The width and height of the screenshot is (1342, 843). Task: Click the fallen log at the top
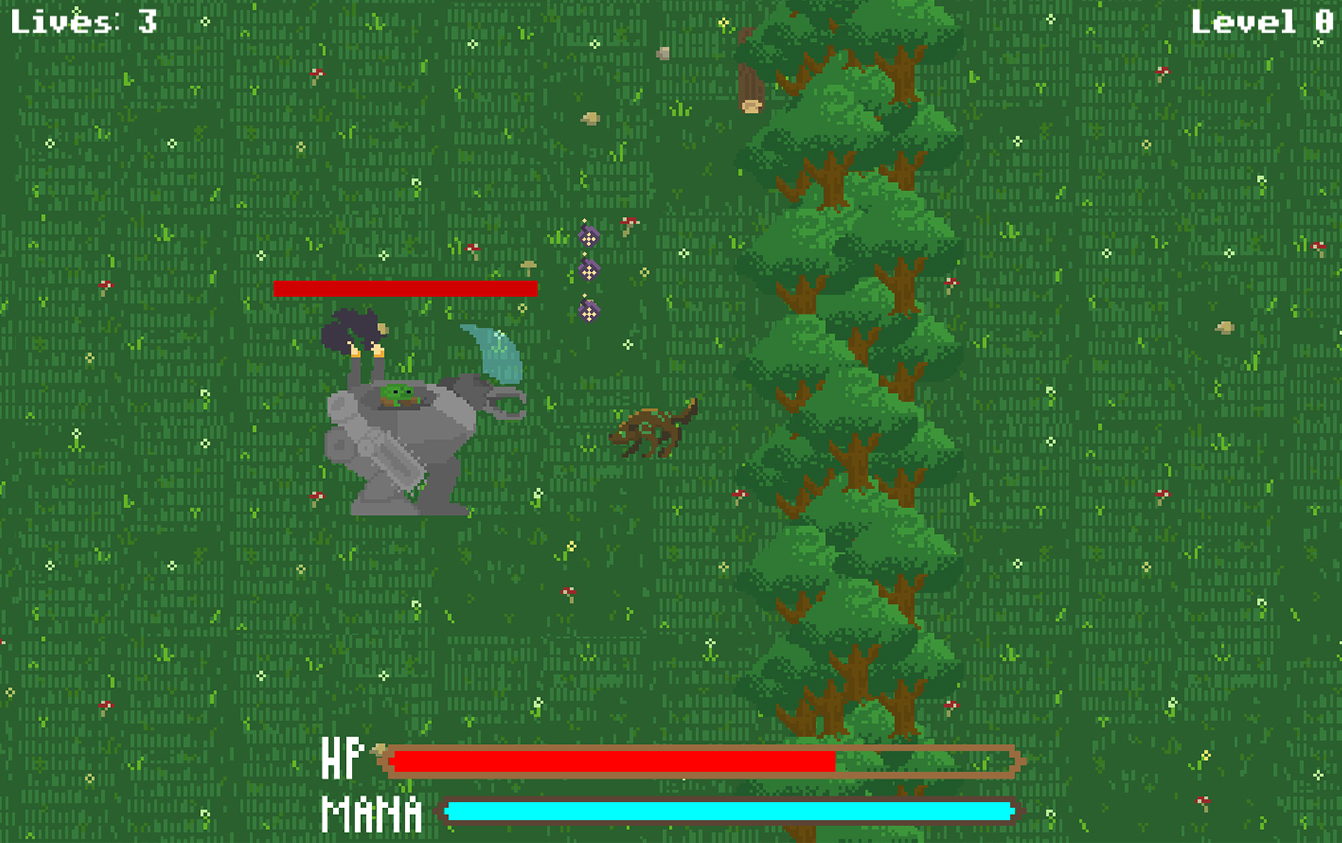point(752,80)
